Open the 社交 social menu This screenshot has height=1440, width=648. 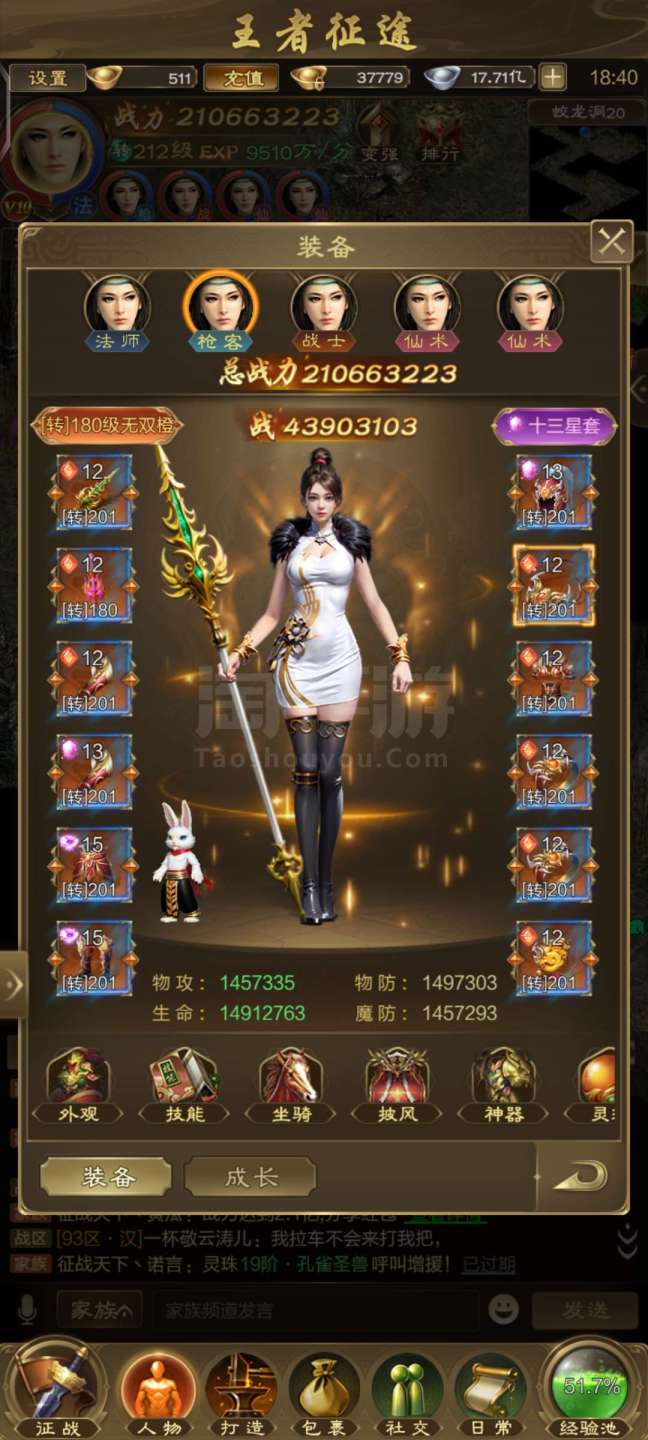pyautogui.click(x=408, y=1394)
